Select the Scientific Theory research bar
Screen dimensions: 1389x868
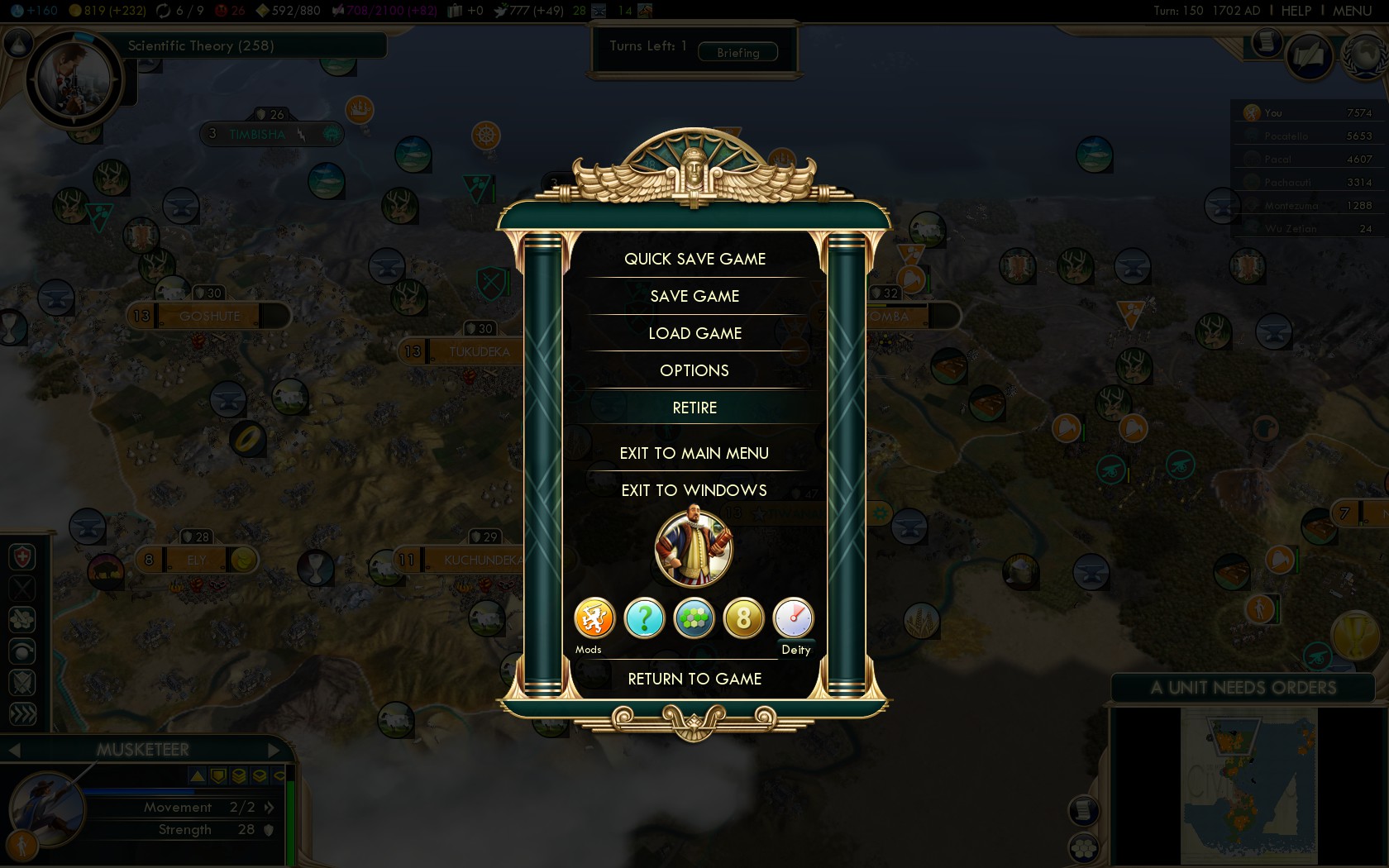click(248, 45)
